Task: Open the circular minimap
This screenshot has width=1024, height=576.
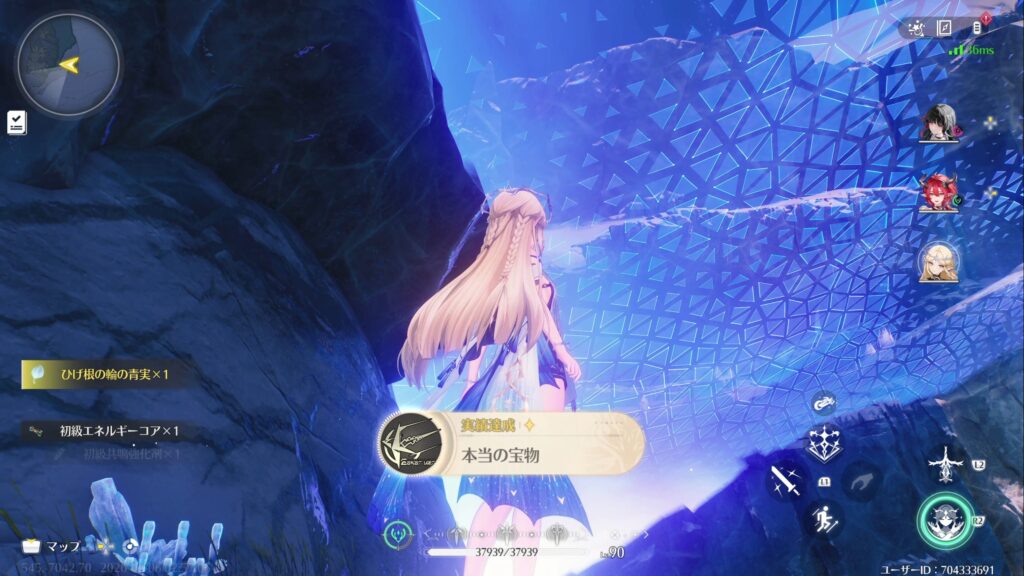Action: pos(68,65)
